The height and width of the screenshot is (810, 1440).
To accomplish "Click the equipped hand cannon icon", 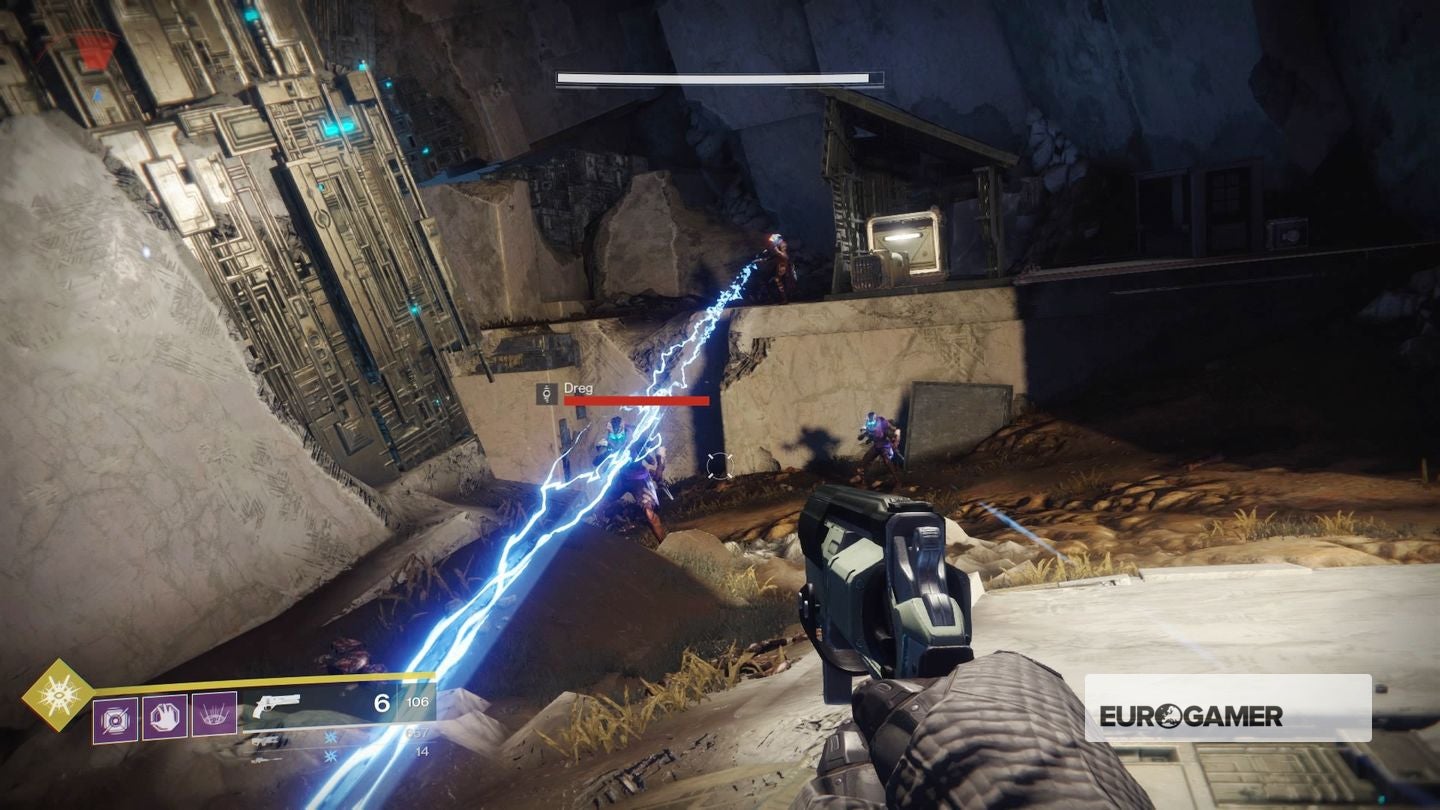I will coord(278,705).
